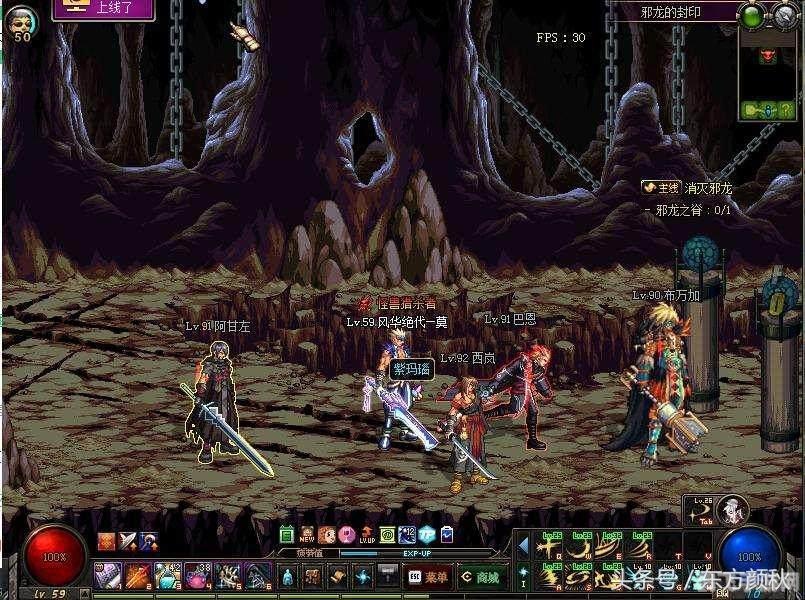805x600 pixels.
Task: Click the skill bar's left arrow toggle
Action: point(523,548)
